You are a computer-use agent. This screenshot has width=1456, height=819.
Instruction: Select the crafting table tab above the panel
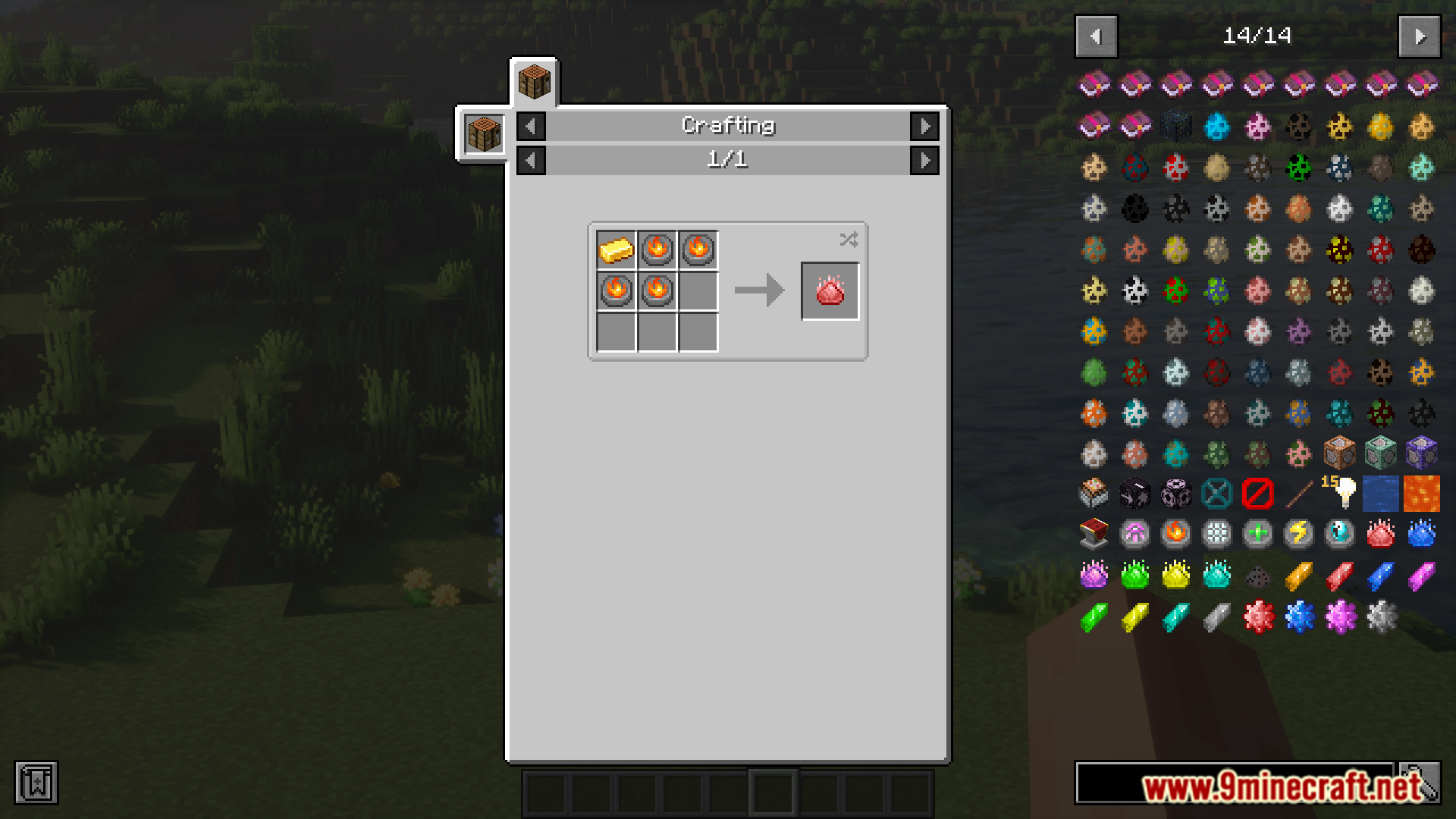[x=534, y=82]
